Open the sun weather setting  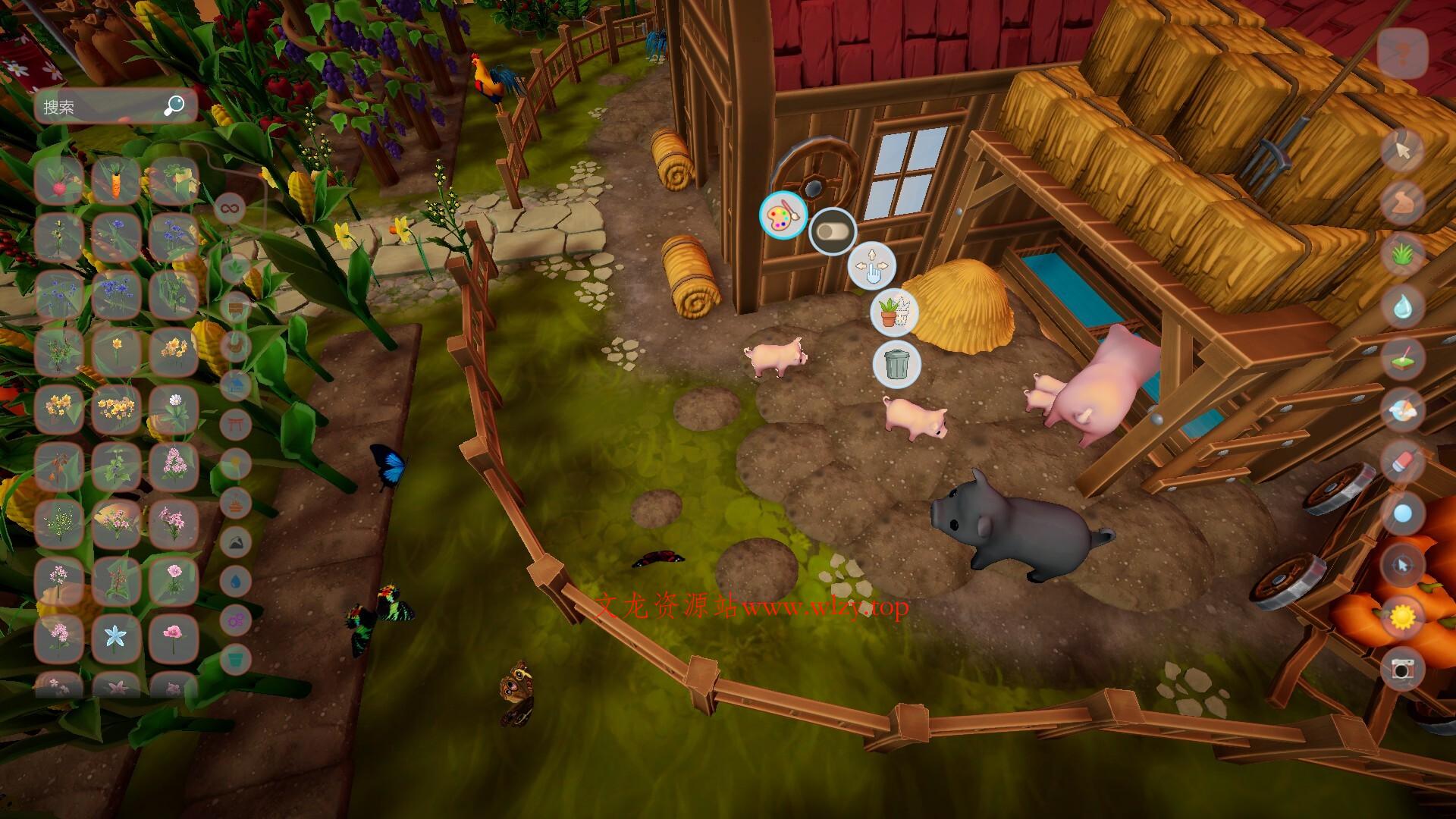click(1402, 617)
